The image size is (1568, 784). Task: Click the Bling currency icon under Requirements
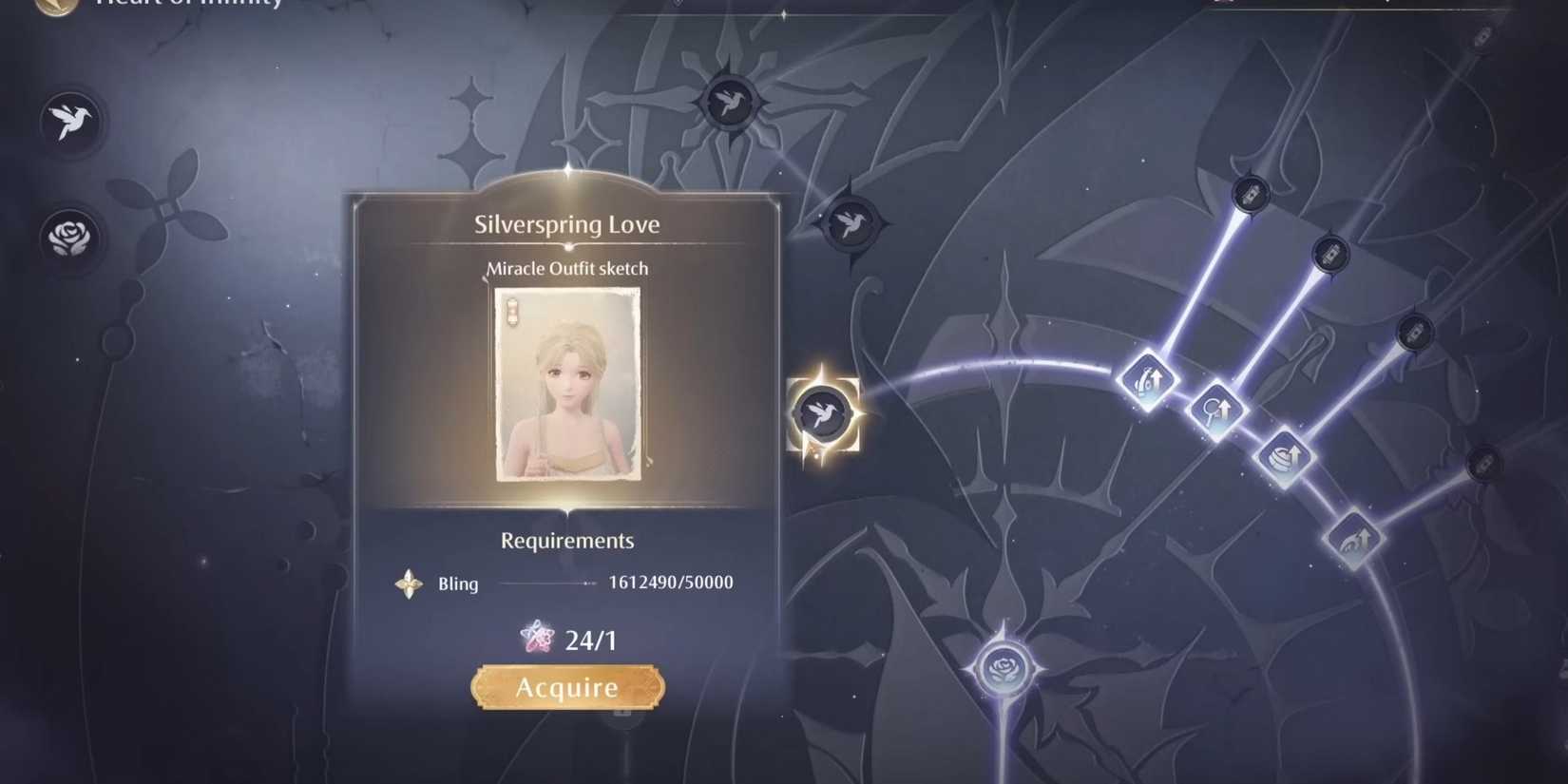408,583
